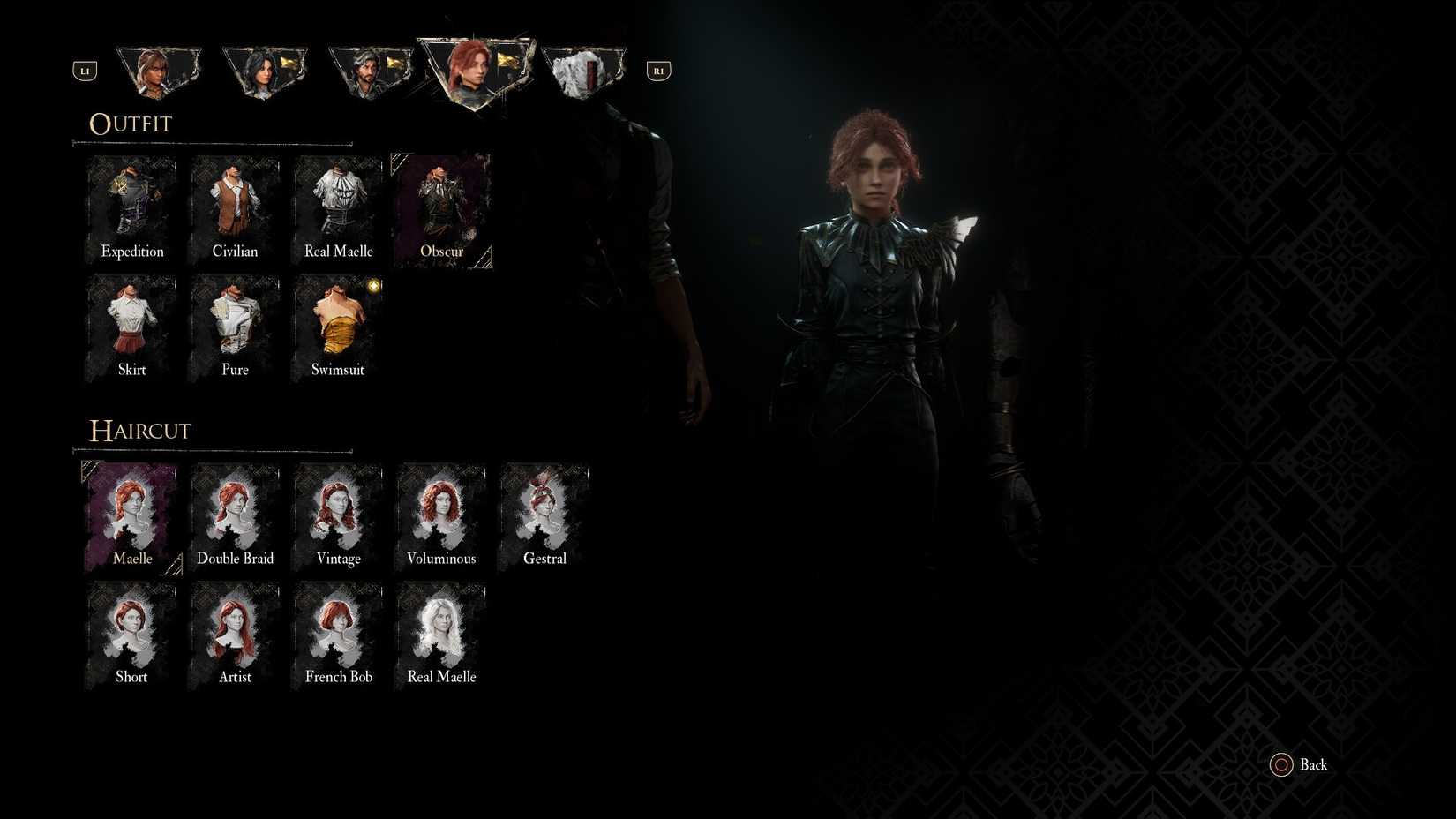Select the Gestral haircut
Viewport: 1456px width, 819px height.
[x=544, y=512]
